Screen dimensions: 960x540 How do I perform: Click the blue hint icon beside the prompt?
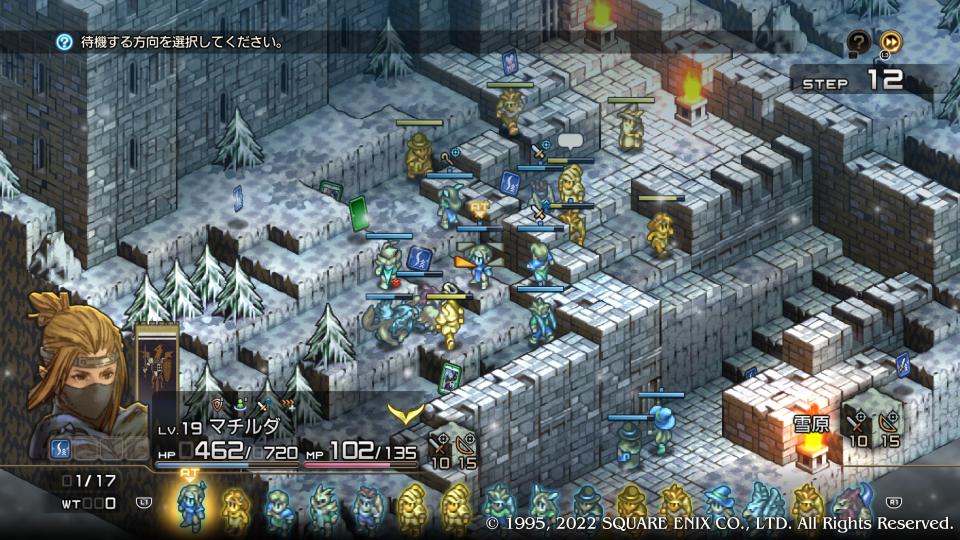[x=64, y=42]
